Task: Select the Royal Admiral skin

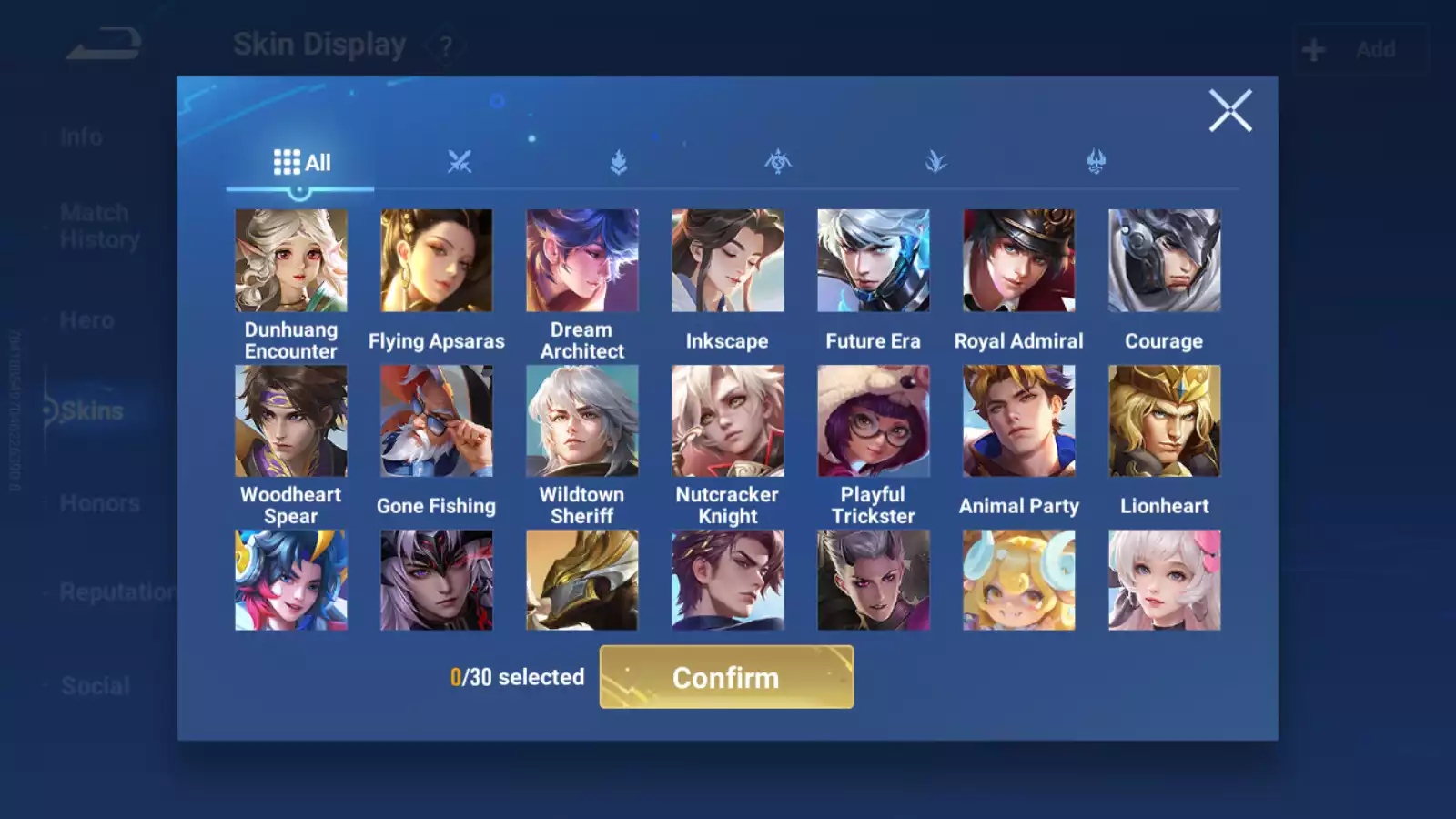Action: (1019, 261)
